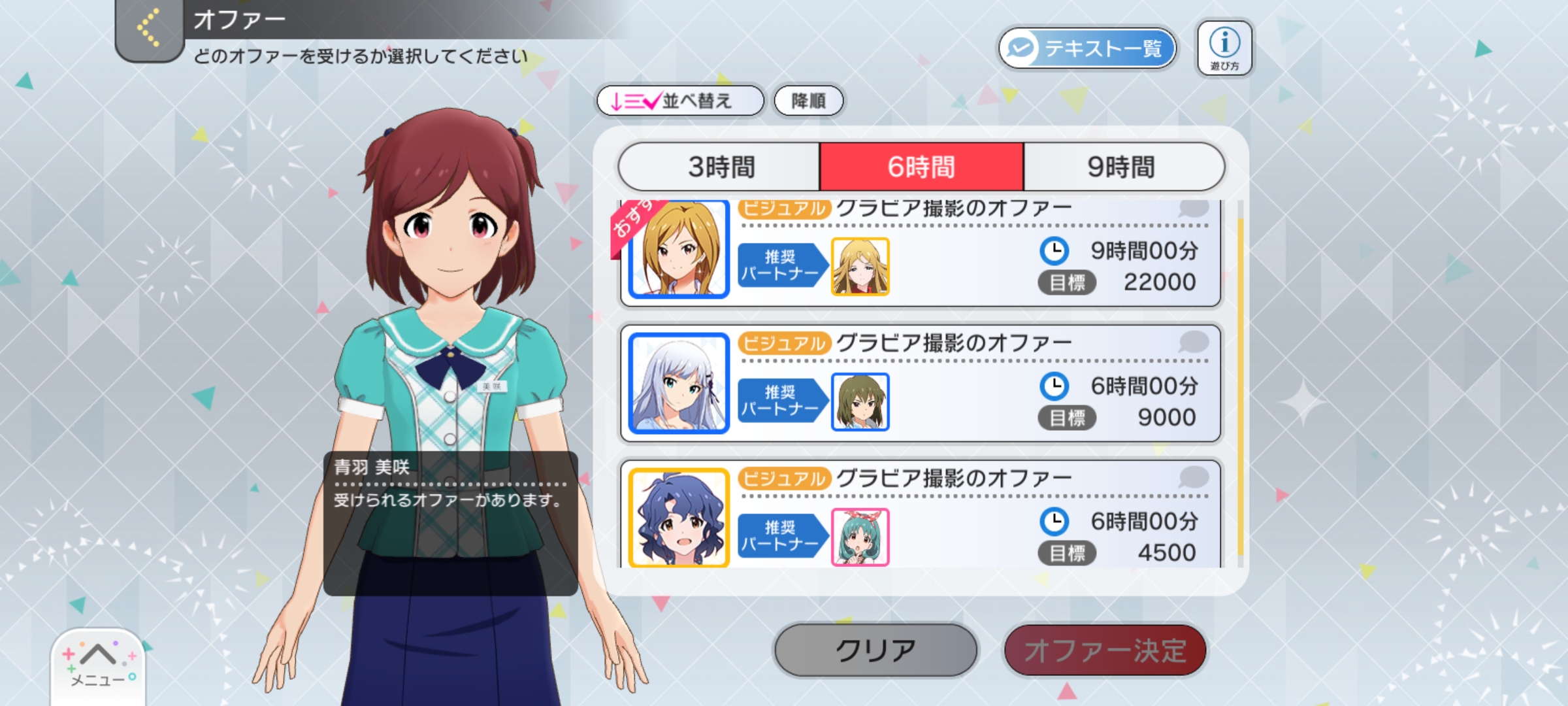Switch to the 3時間 tab
The width and height of the screenshot is (1568, 706).
[720, 167]
